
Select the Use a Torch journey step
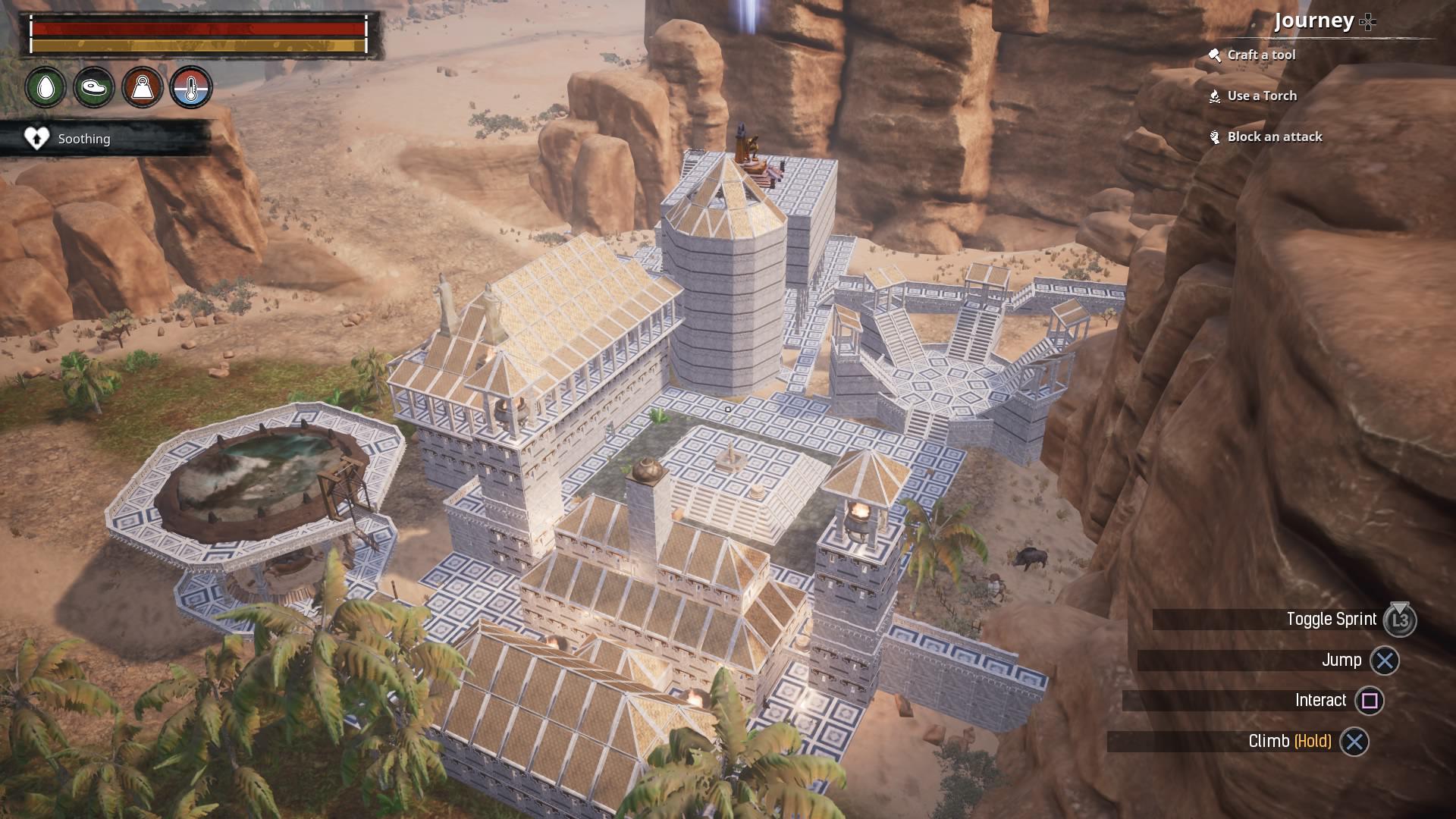[x=1262, y=96]
